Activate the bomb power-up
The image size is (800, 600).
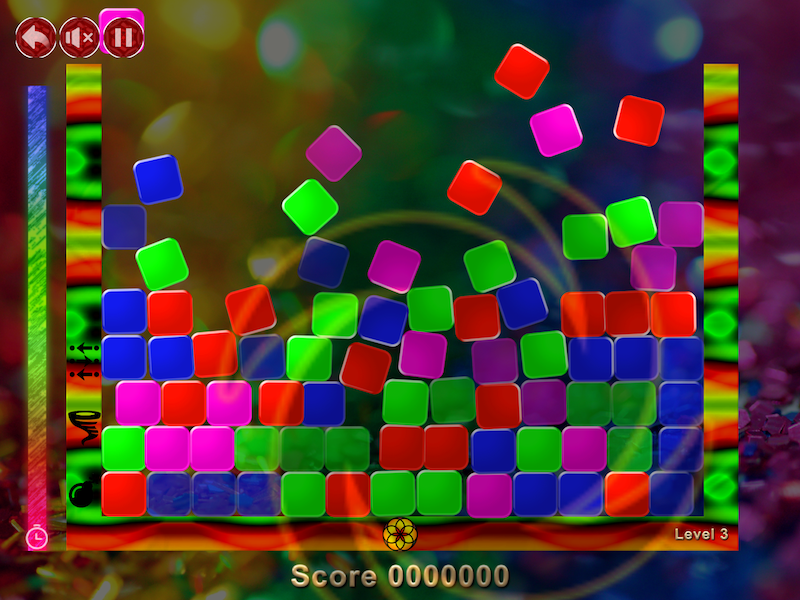pos(82,492)
